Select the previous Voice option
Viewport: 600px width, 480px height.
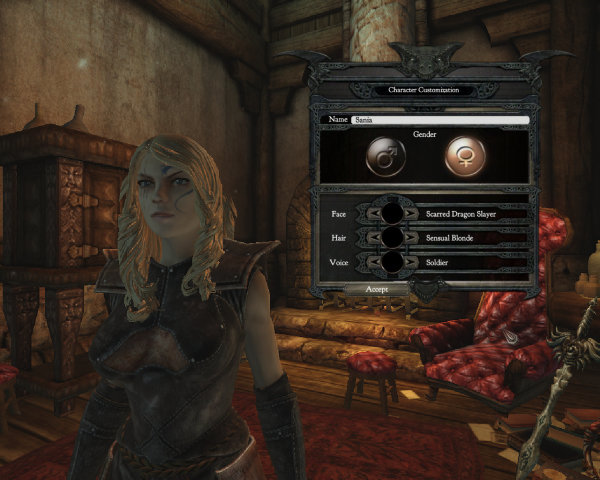pyautogui.click(x=374, y=263)
